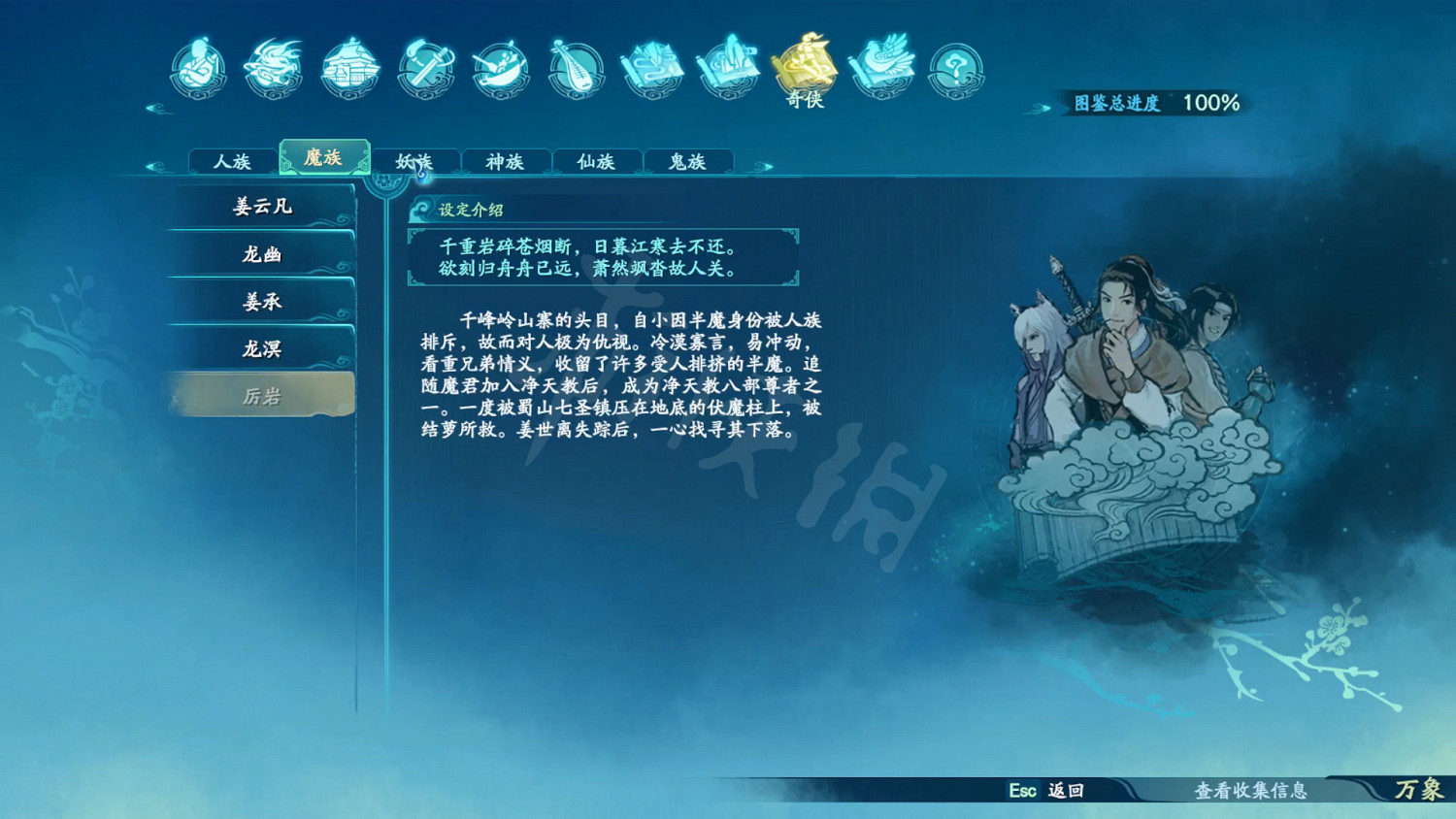
Task: Select the weapons encyclopedia icon
Action: (425, 68)
